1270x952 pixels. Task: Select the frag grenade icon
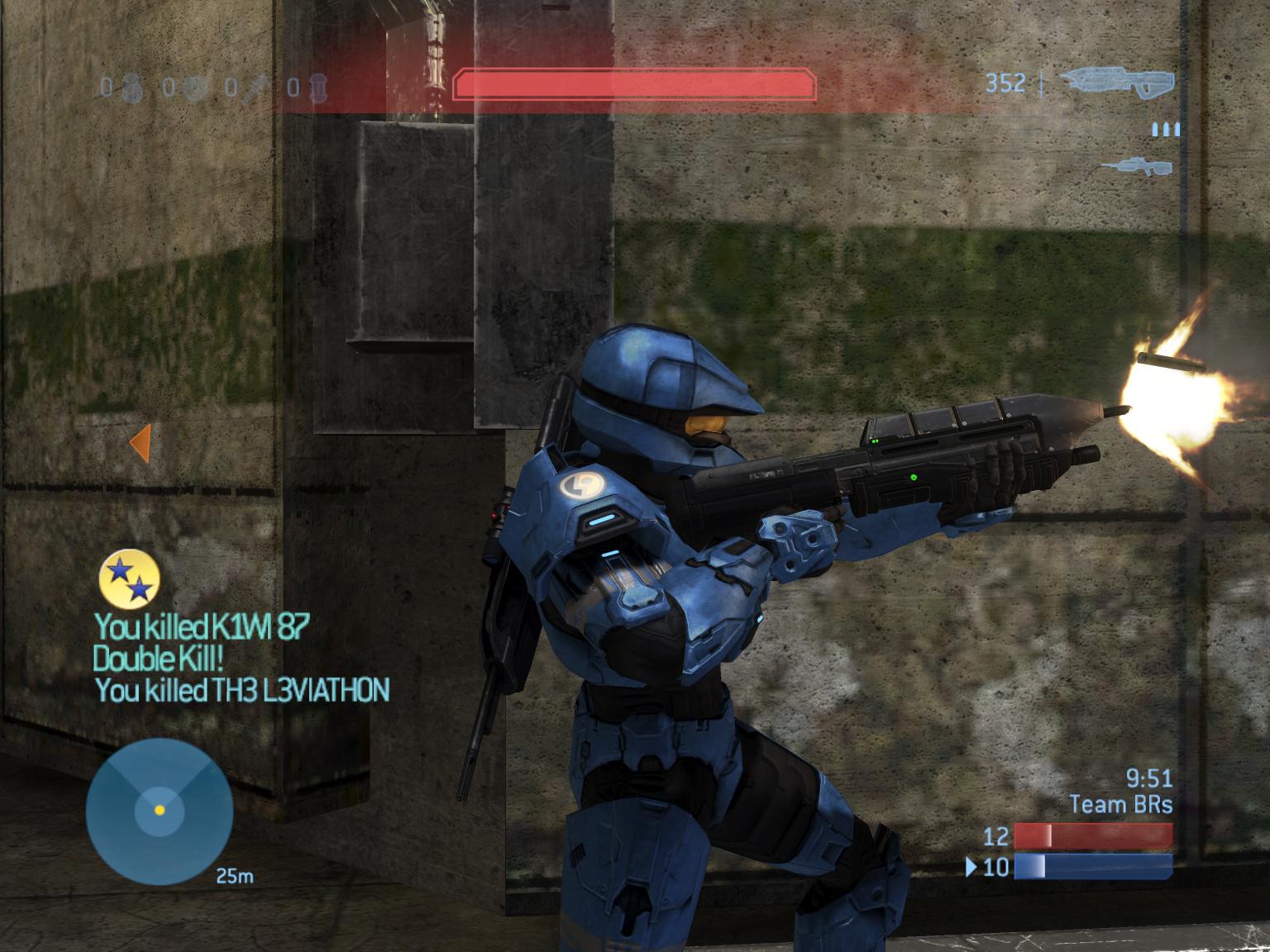pos(132,86)
